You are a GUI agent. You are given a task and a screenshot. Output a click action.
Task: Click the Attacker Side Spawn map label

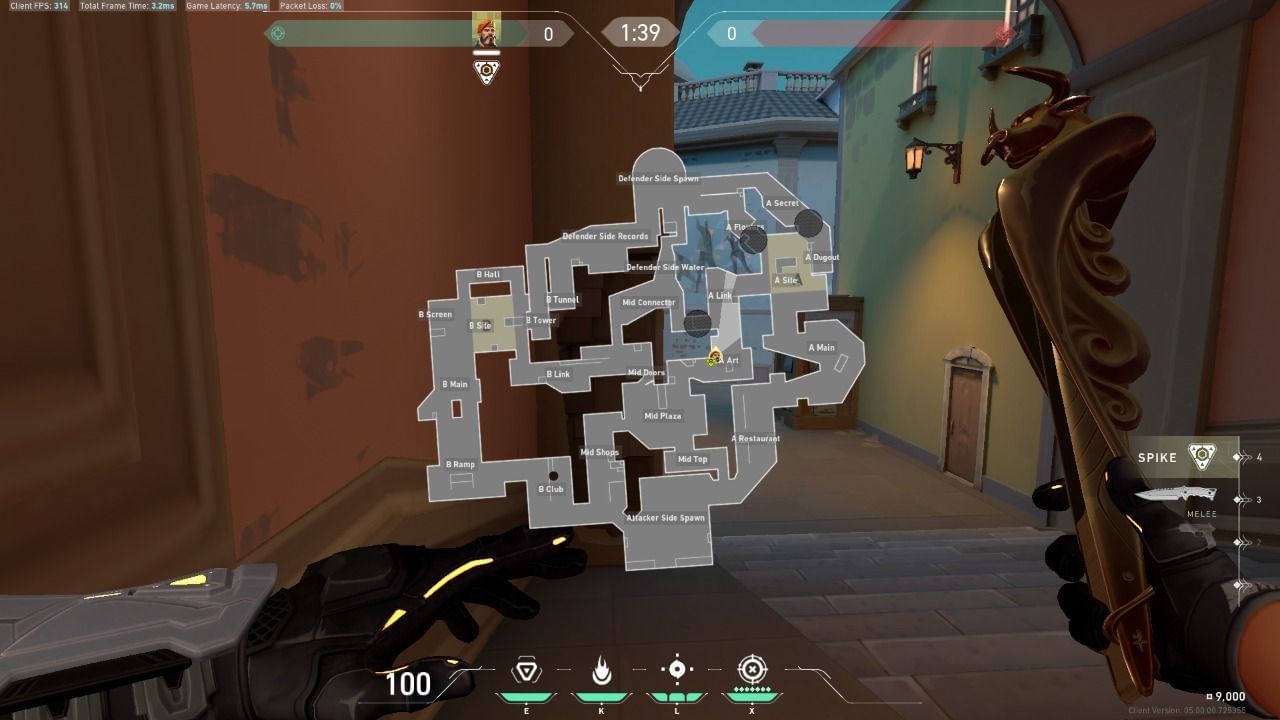tap(665, 518)
